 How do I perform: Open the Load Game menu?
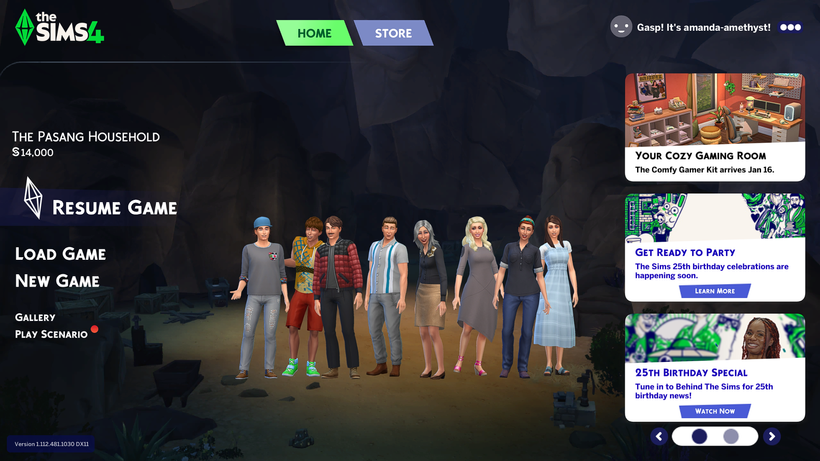(x=60, y=254)
